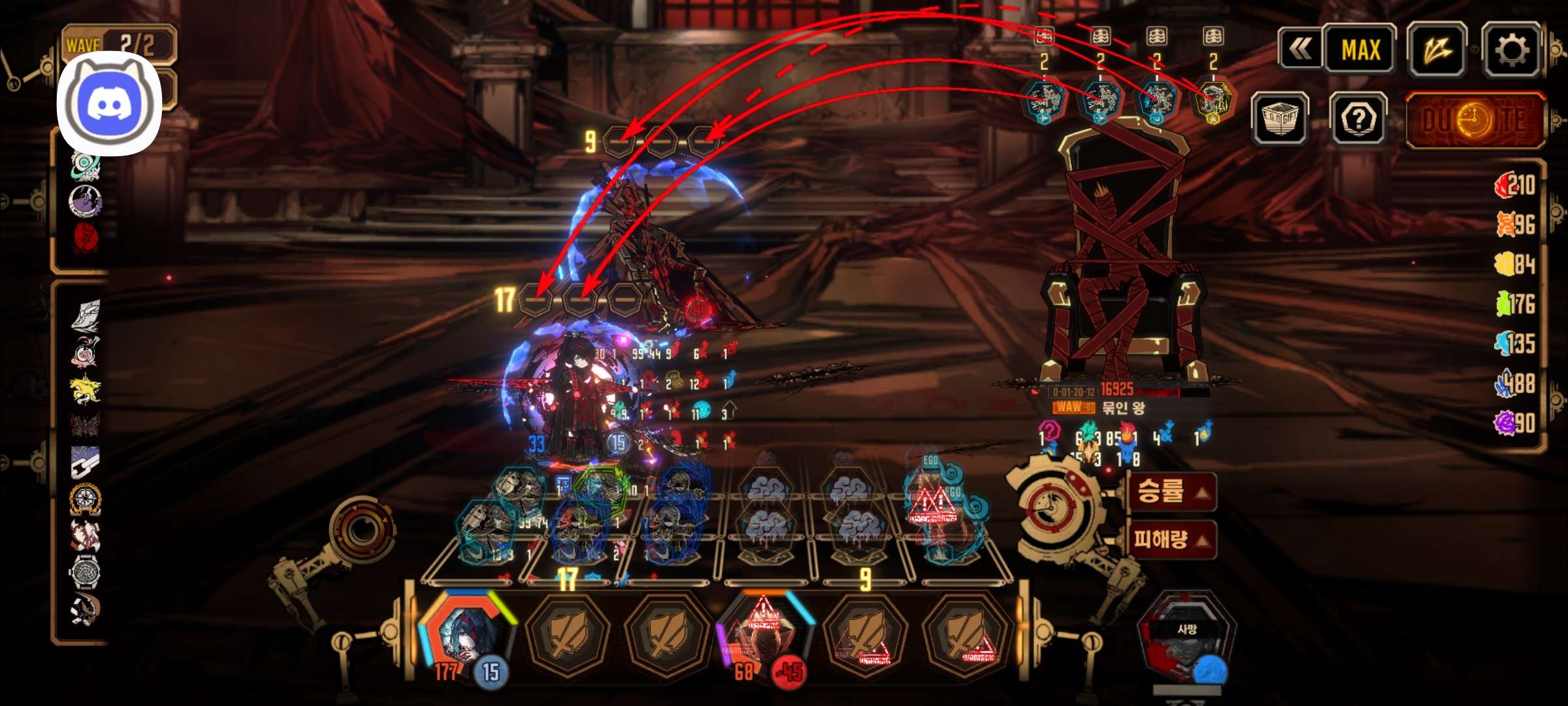Select the yellow-framed enemy skill icon

pyautogui.click(x=1213, y=100)
